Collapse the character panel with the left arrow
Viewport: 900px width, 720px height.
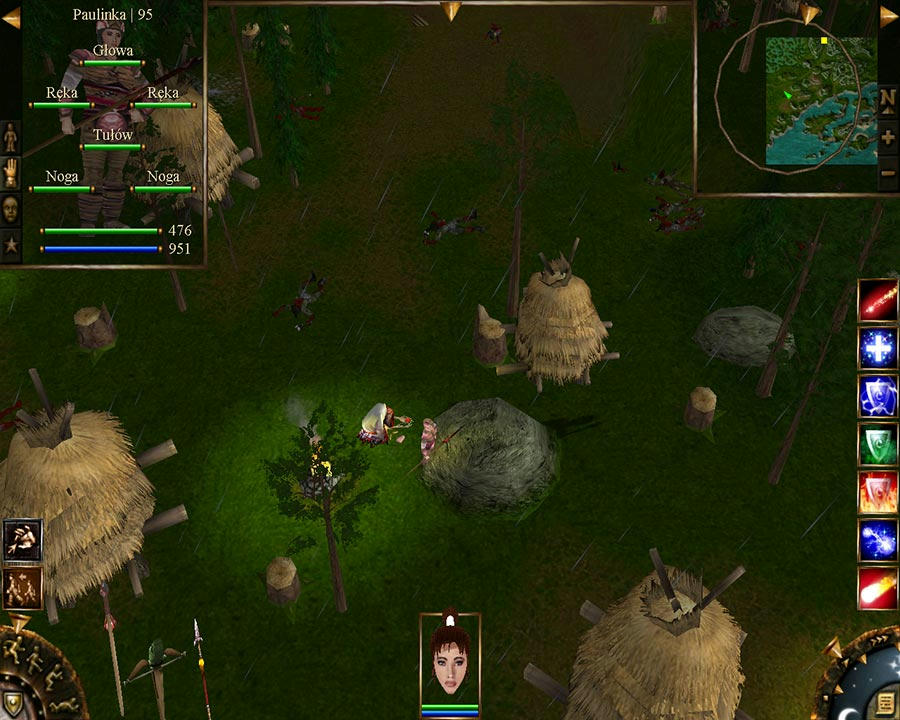tap(11, 18)
